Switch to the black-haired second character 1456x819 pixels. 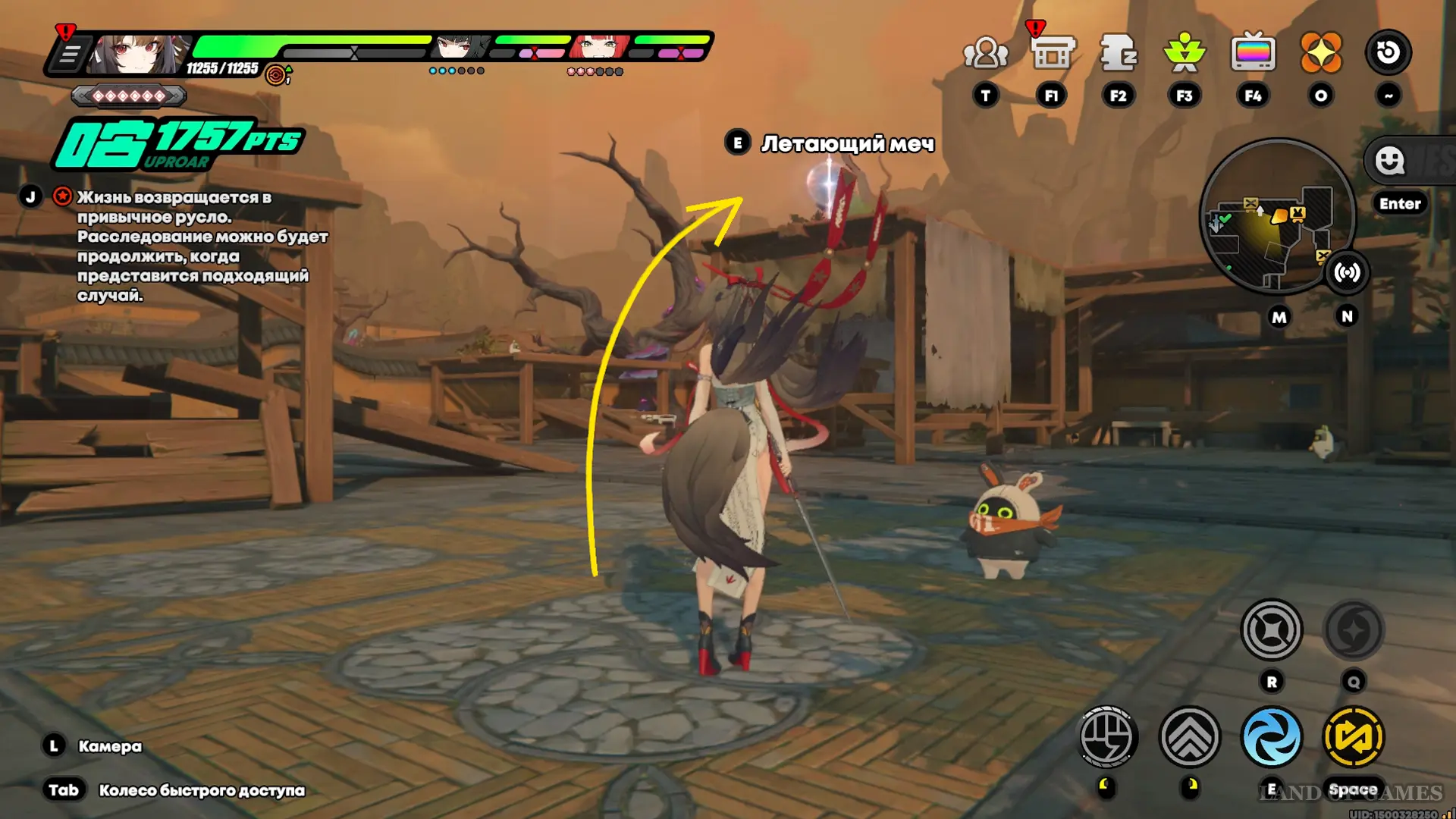tap(458, 47)
